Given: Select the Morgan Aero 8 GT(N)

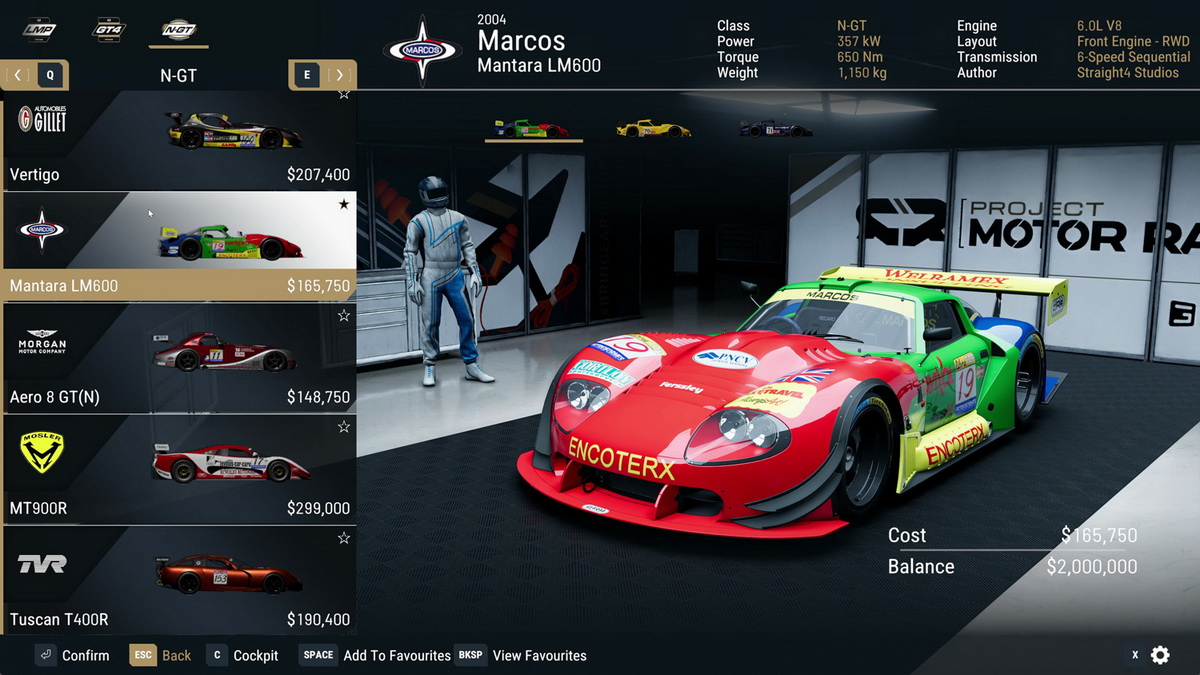Looking at the screenshot, I should click(x=178, y=358).
